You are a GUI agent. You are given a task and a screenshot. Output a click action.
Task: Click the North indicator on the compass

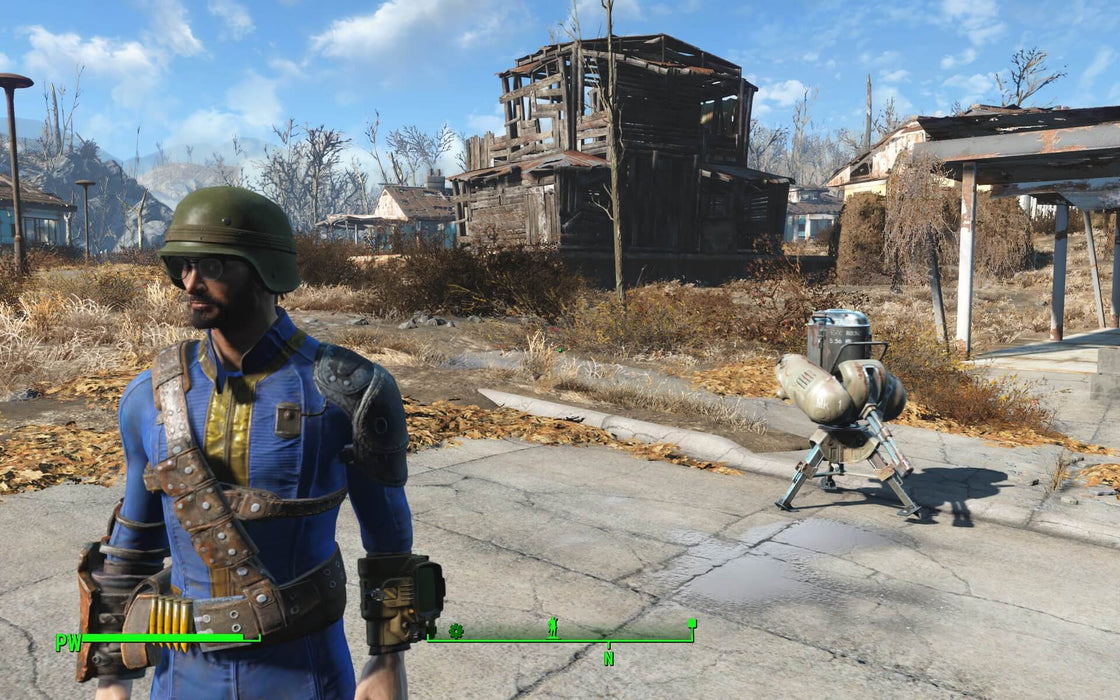click(608, 657)
